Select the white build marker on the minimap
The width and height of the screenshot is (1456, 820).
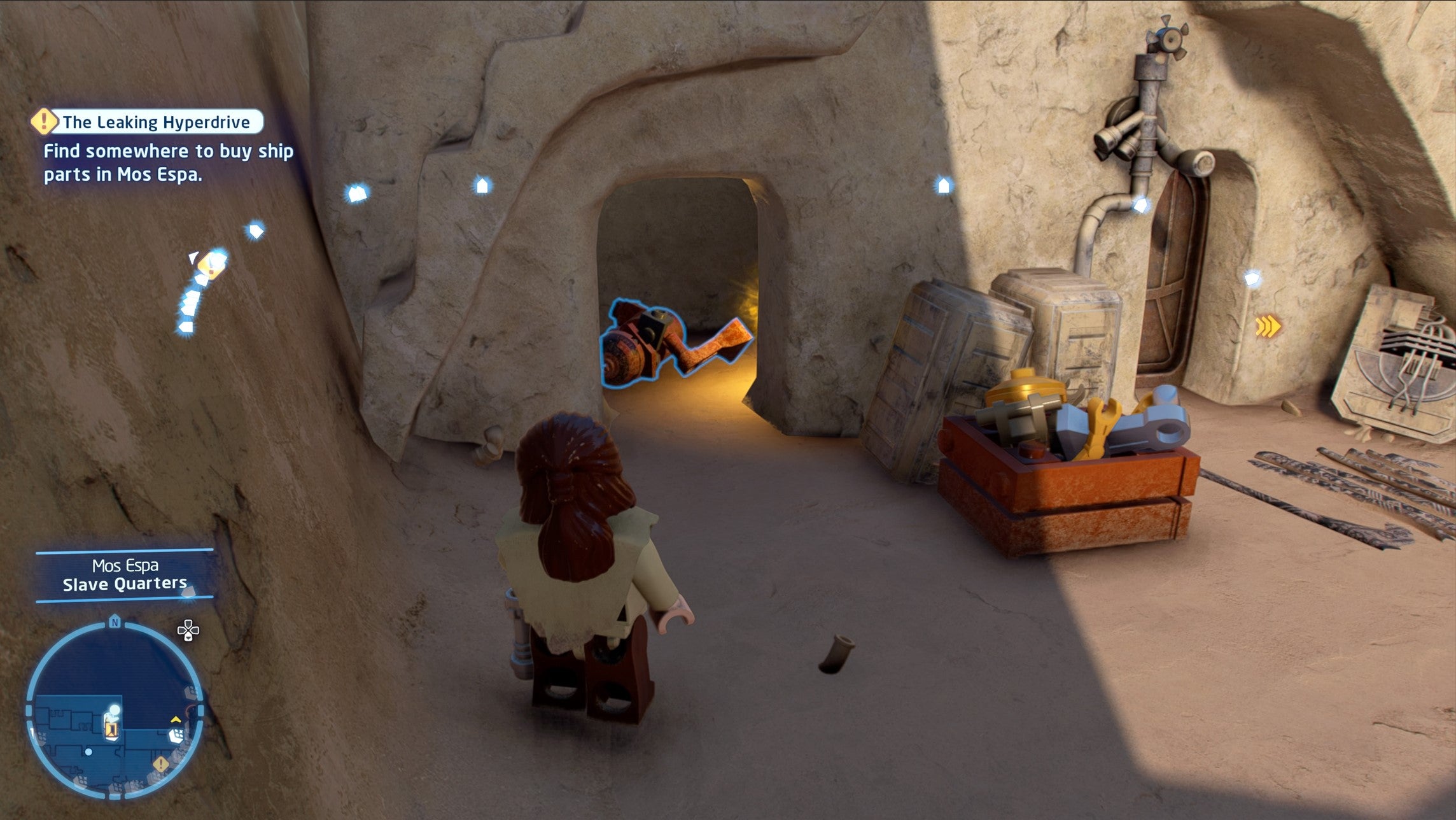click(x=176, y=736)
